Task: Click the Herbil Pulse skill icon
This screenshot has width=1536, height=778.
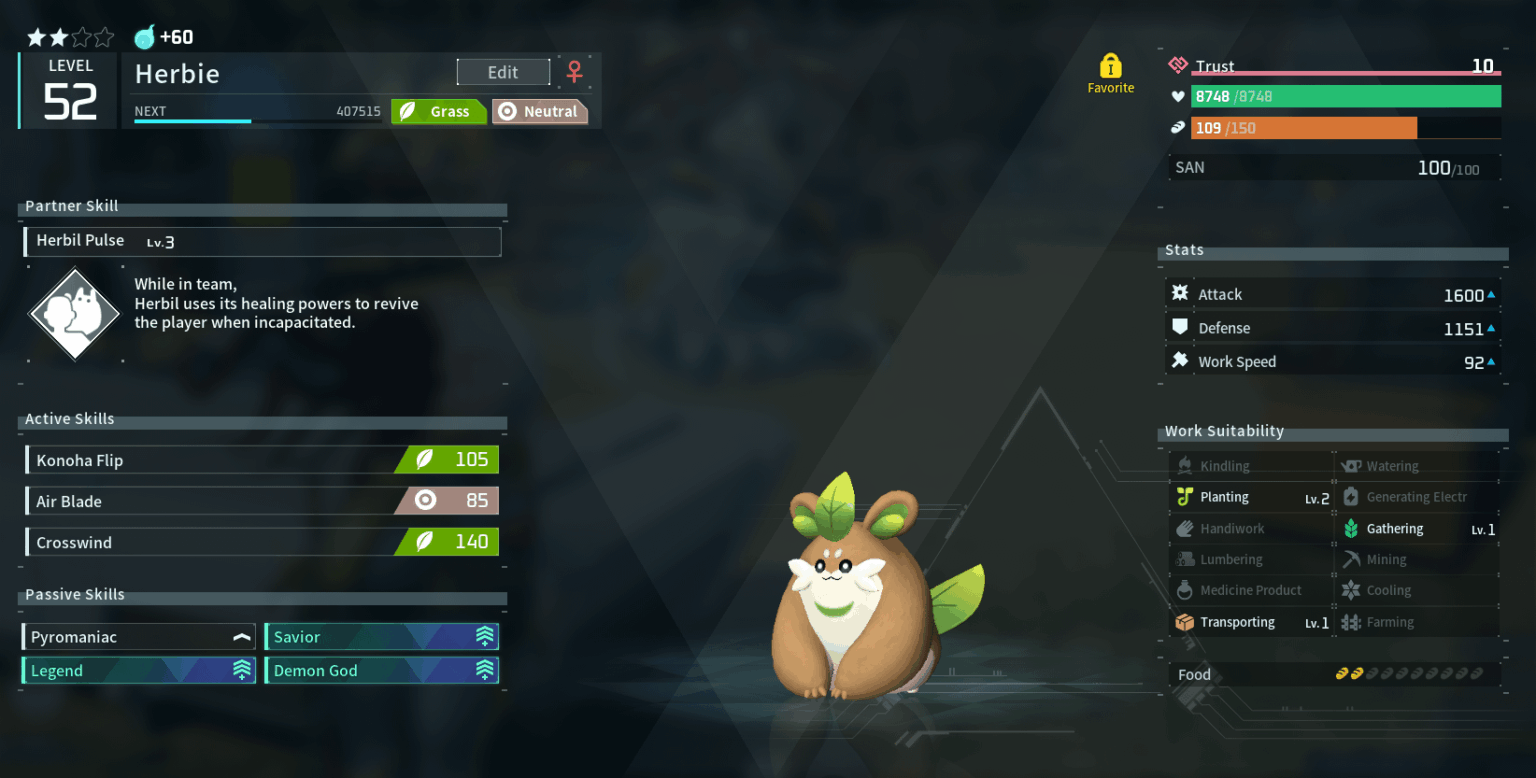Action: pos(69,314)
